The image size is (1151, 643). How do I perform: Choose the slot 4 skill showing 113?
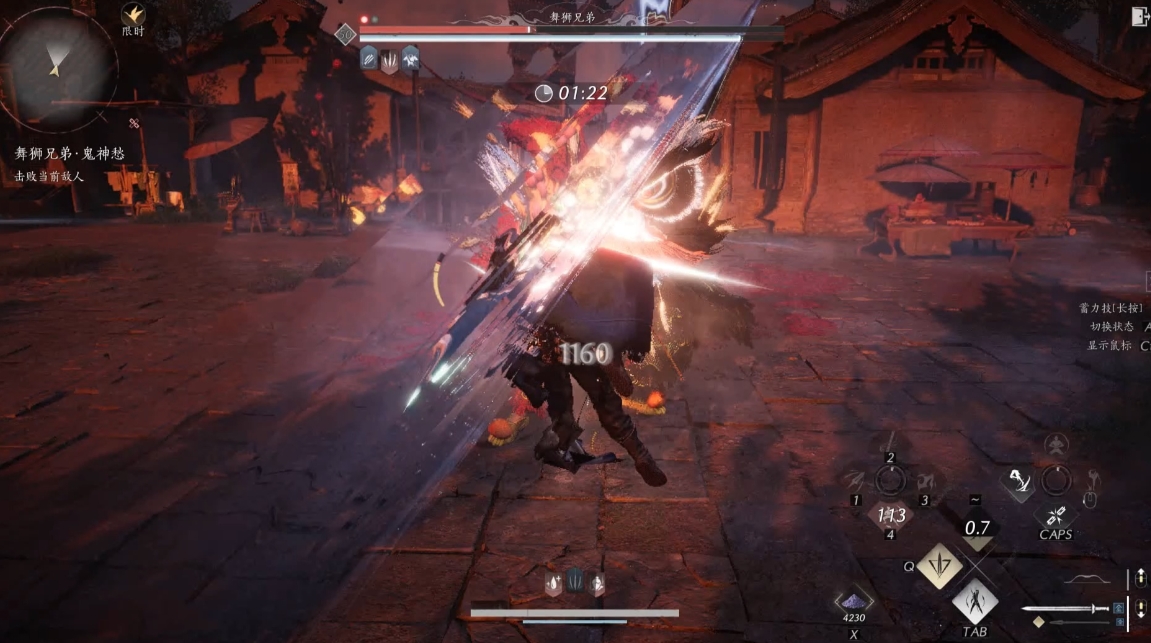pos(891,515)
